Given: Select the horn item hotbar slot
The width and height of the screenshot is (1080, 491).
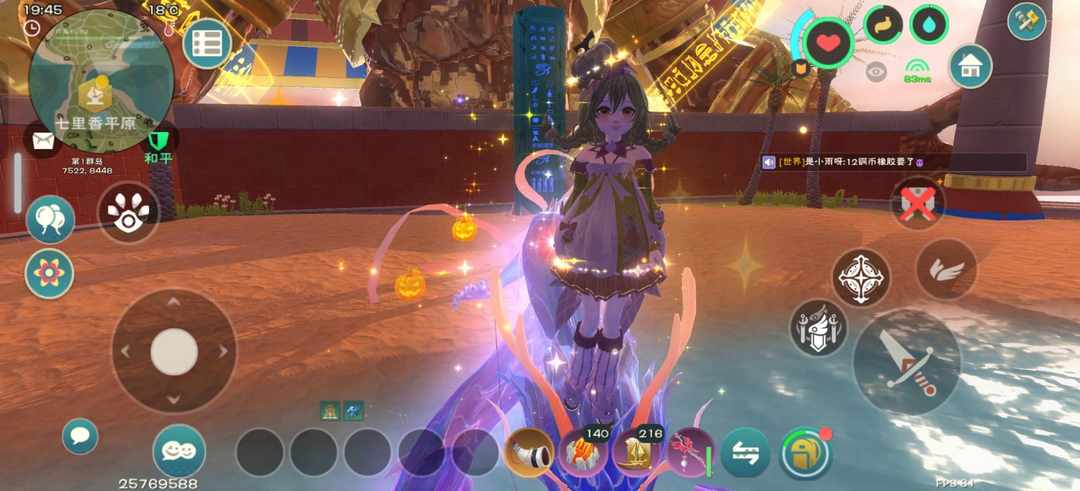Looking at the screenshot, I should click(x=529, y=453).
